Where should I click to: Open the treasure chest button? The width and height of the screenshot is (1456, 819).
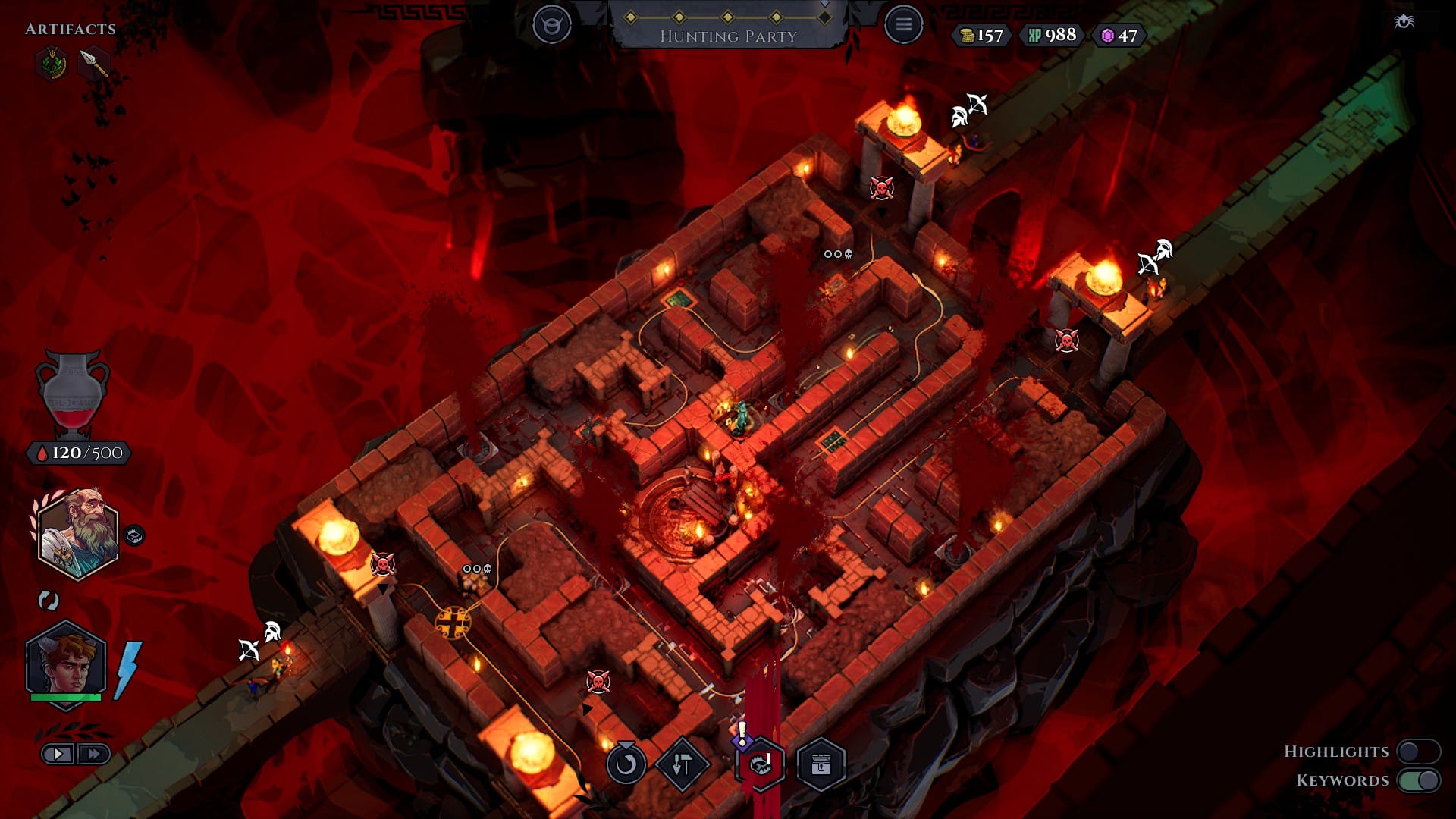821,764
